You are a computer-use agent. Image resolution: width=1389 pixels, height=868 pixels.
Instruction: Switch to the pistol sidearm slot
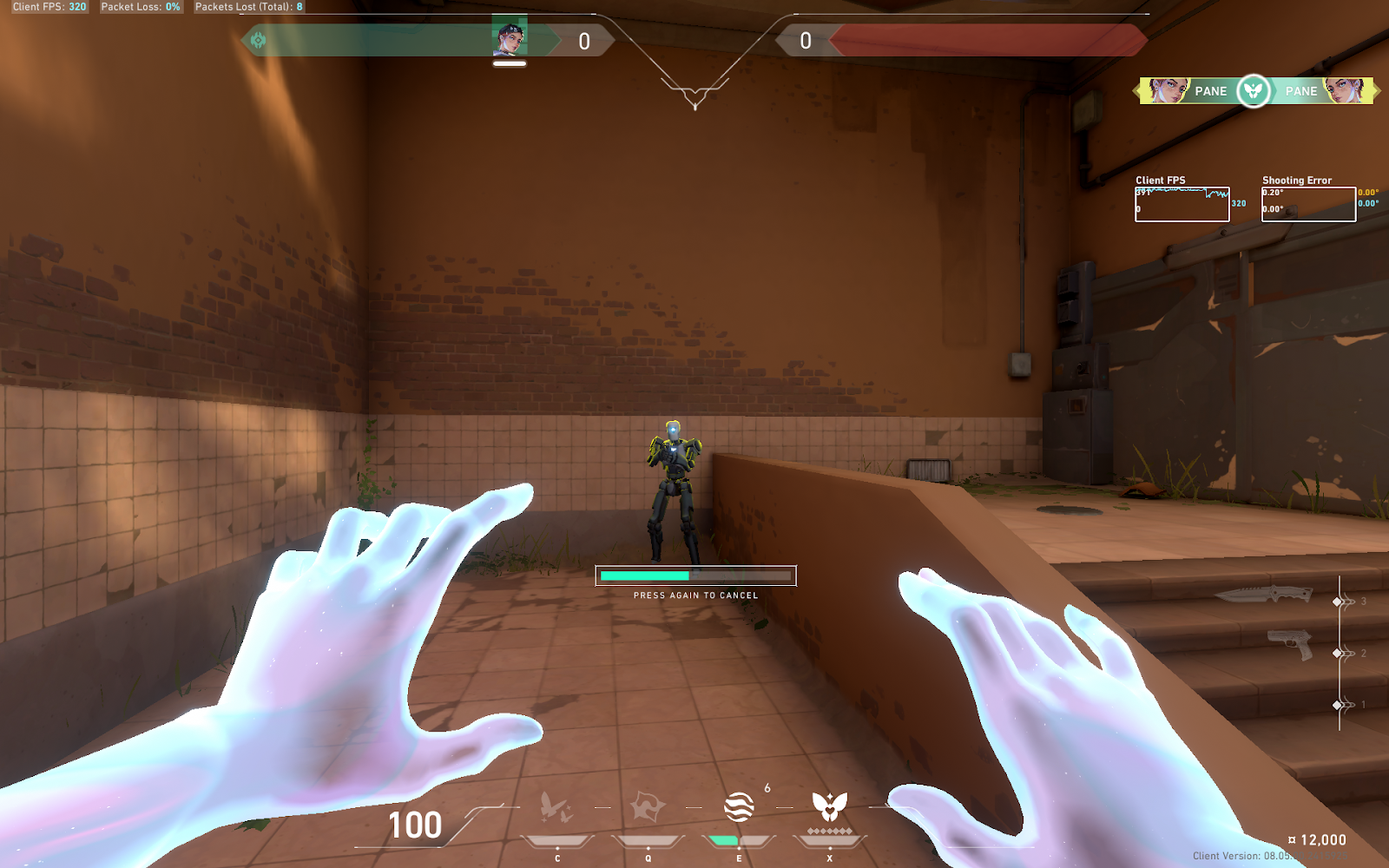(x=1290, y=644)
